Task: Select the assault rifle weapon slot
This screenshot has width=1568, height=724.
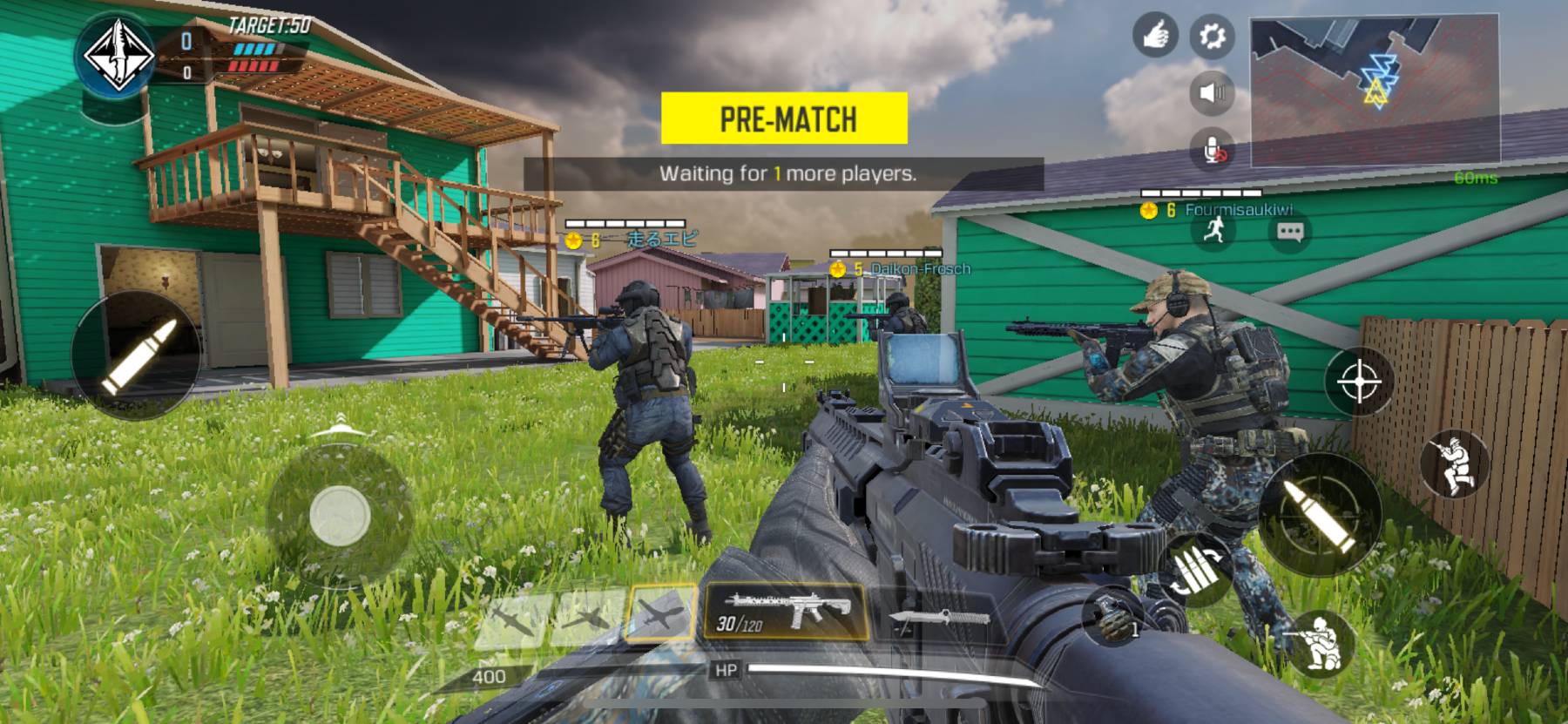Action: point(785,610)
